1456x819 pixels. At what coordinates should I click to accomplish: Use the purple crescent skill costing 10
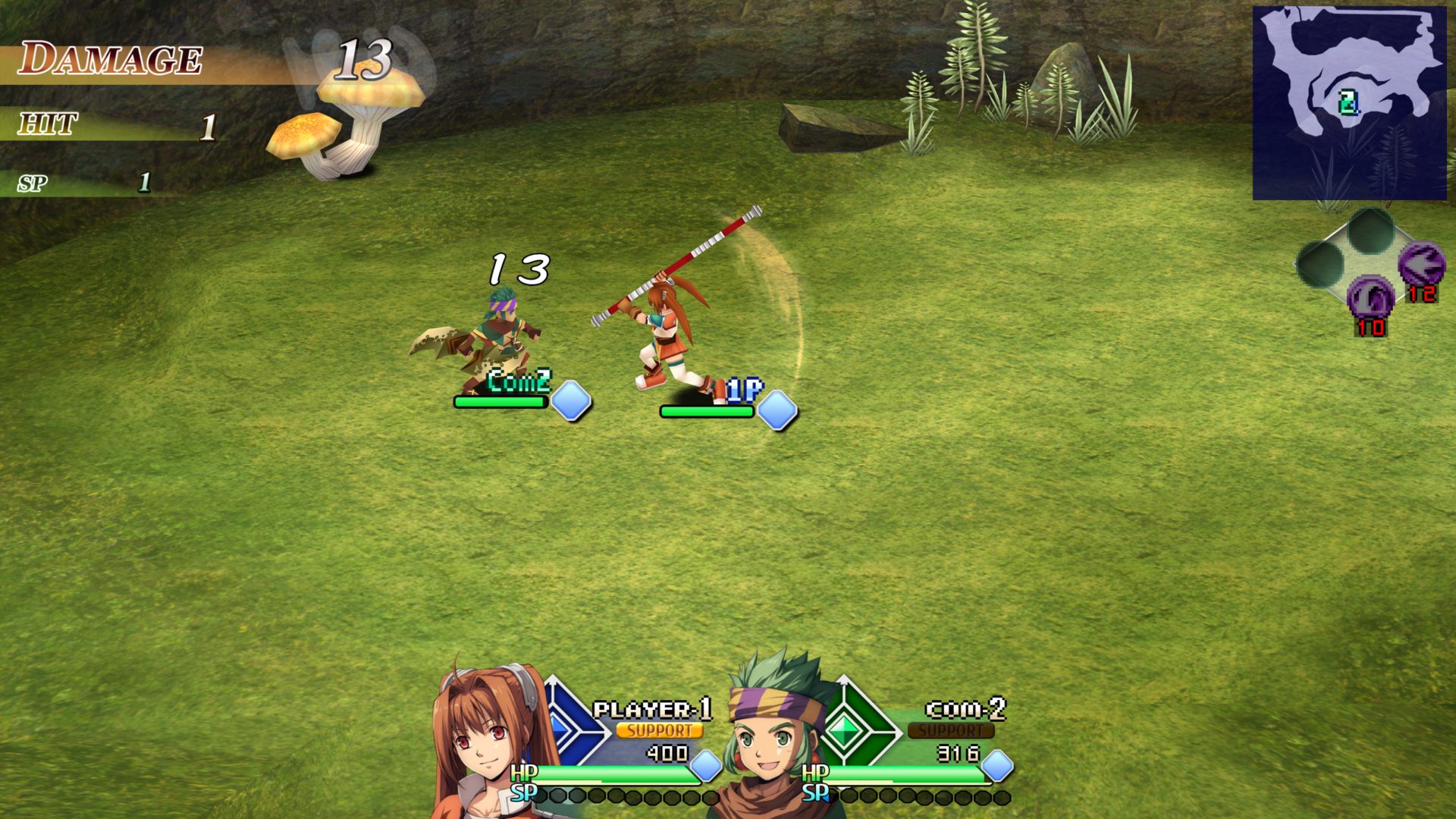tap(1370, 297)
